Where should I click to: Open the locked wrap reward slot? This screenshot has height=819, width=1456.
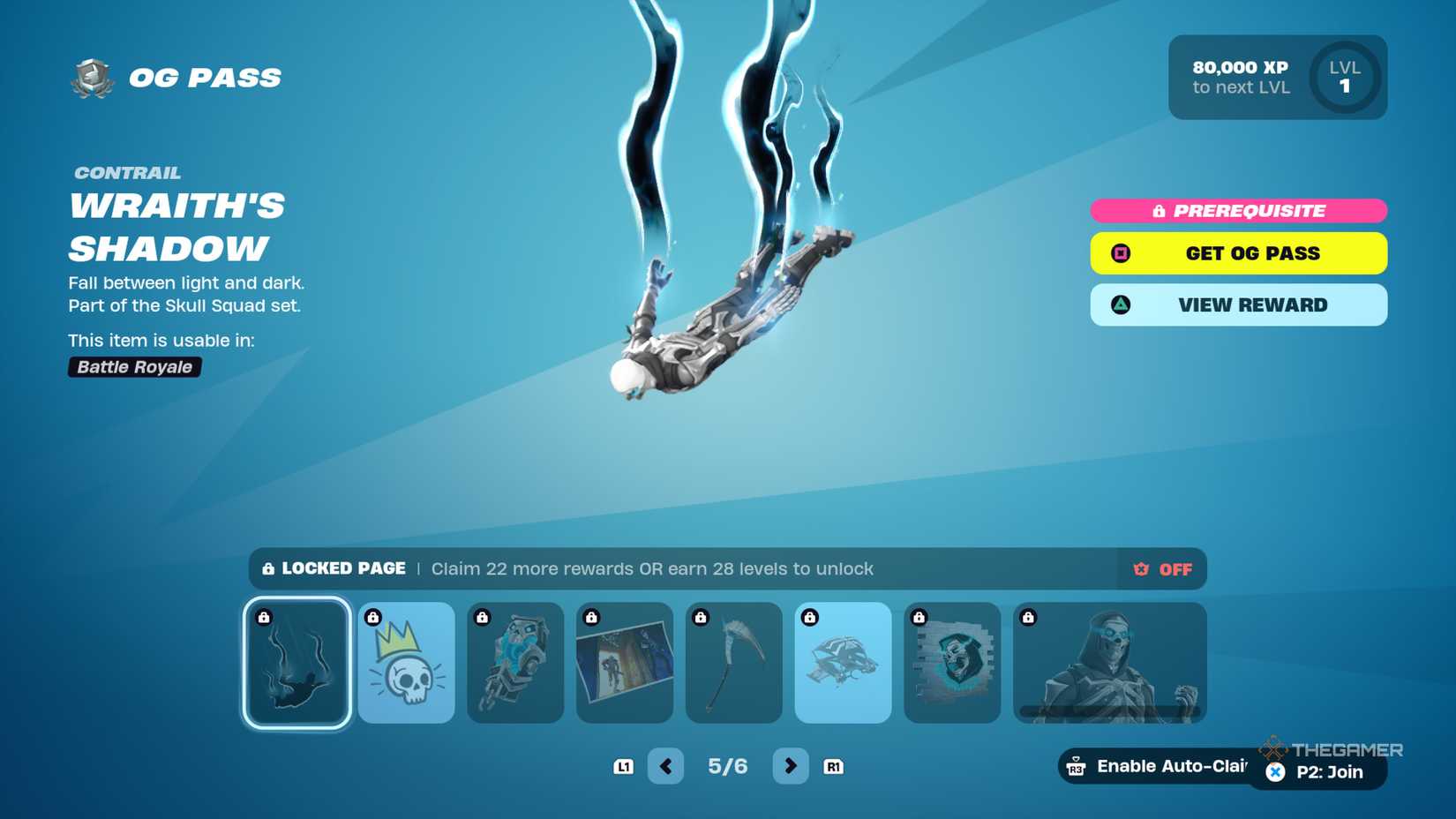point(515,663)
